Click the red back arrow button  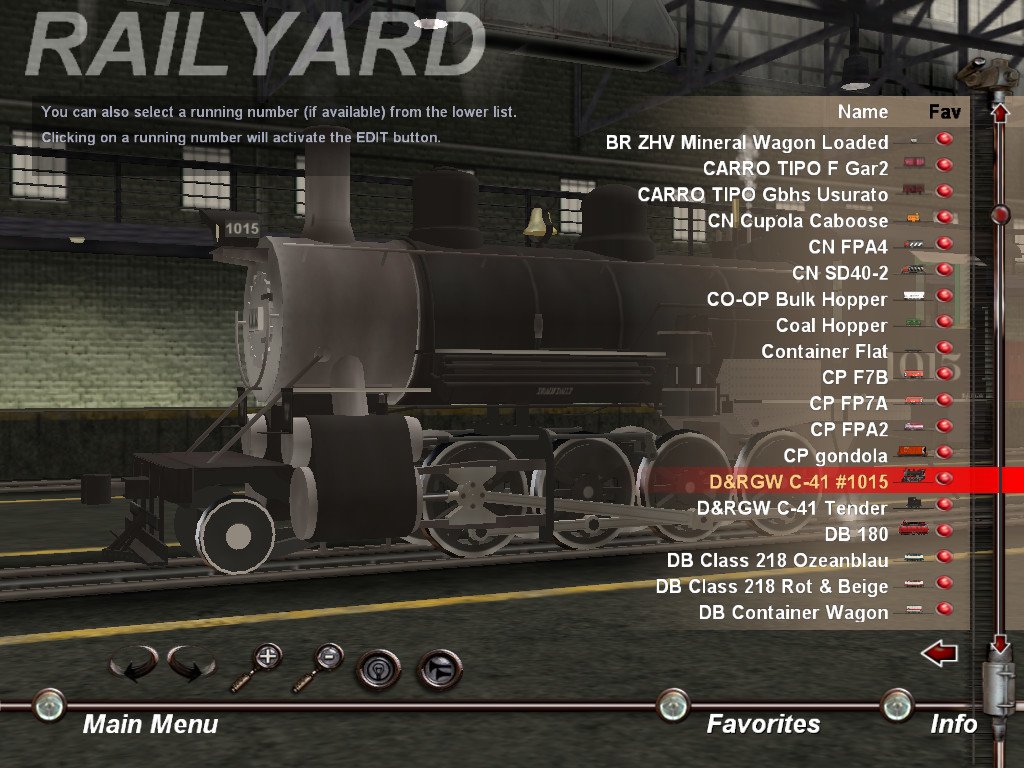pyautogui.click(x=939, y=654)
